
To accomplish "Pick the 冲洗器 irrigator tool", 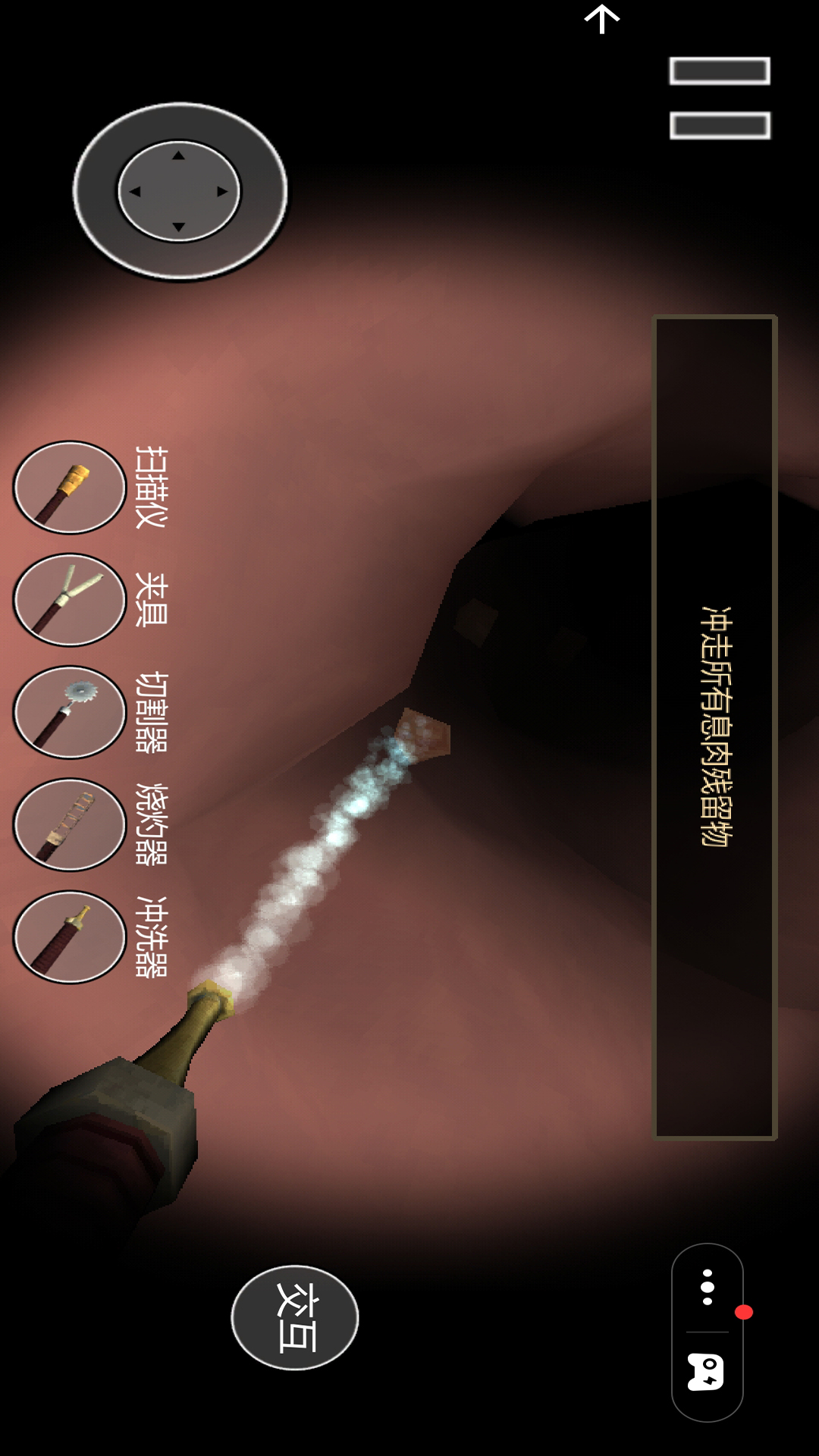I will [x=70, y=937].
